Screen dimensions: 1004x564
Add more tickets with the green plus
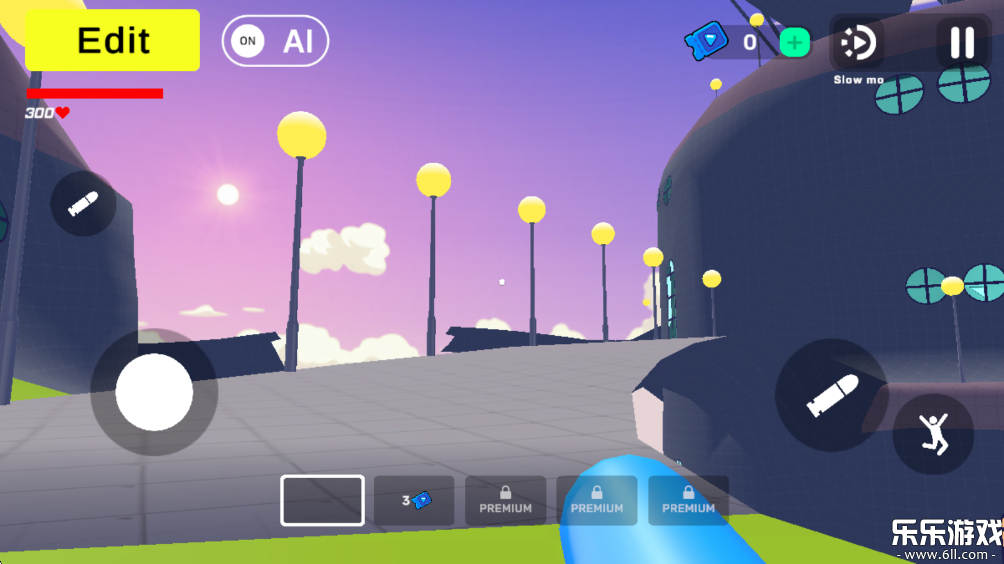794,43
